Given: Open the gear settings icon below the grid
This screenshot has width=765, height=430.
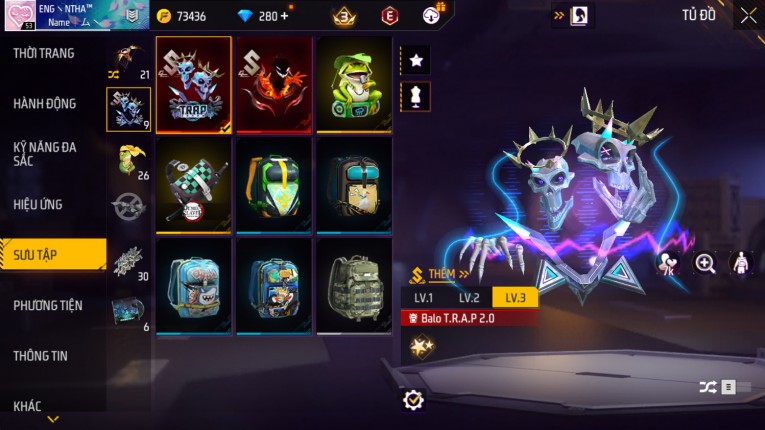Looking at the screenshot, I should click(413, 400).
